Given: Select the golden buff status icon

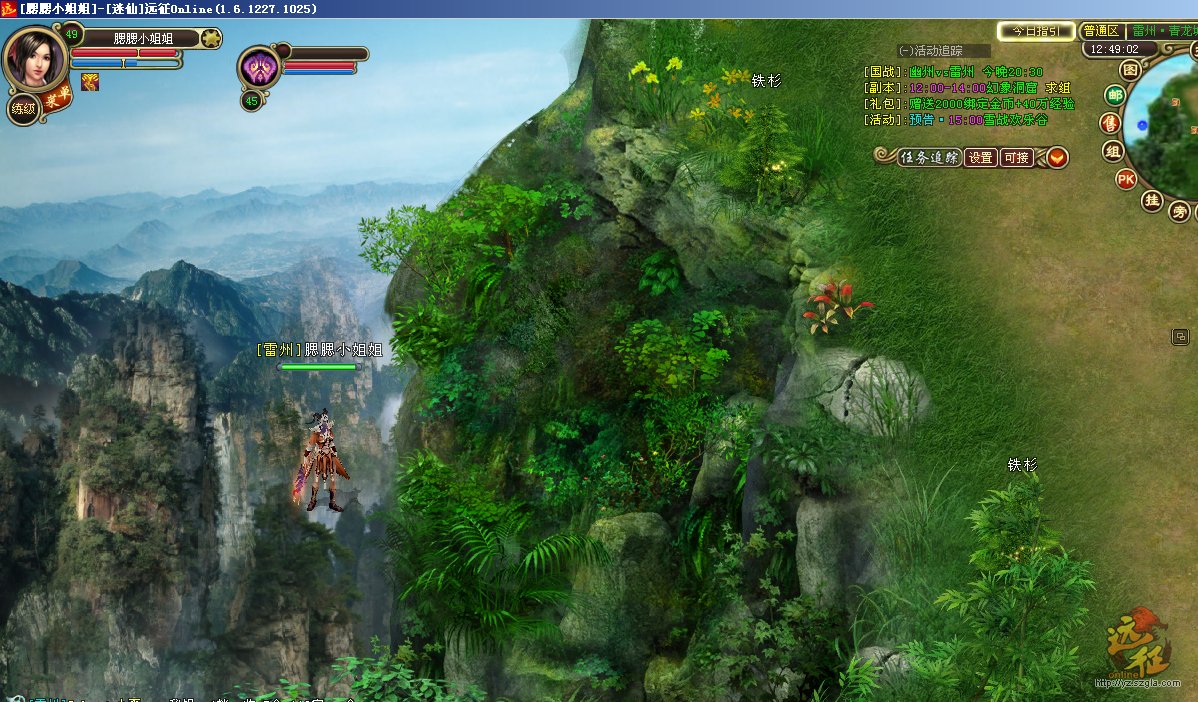Looking at the screenshot, I should pyautogui.click(x=90, y=82).
